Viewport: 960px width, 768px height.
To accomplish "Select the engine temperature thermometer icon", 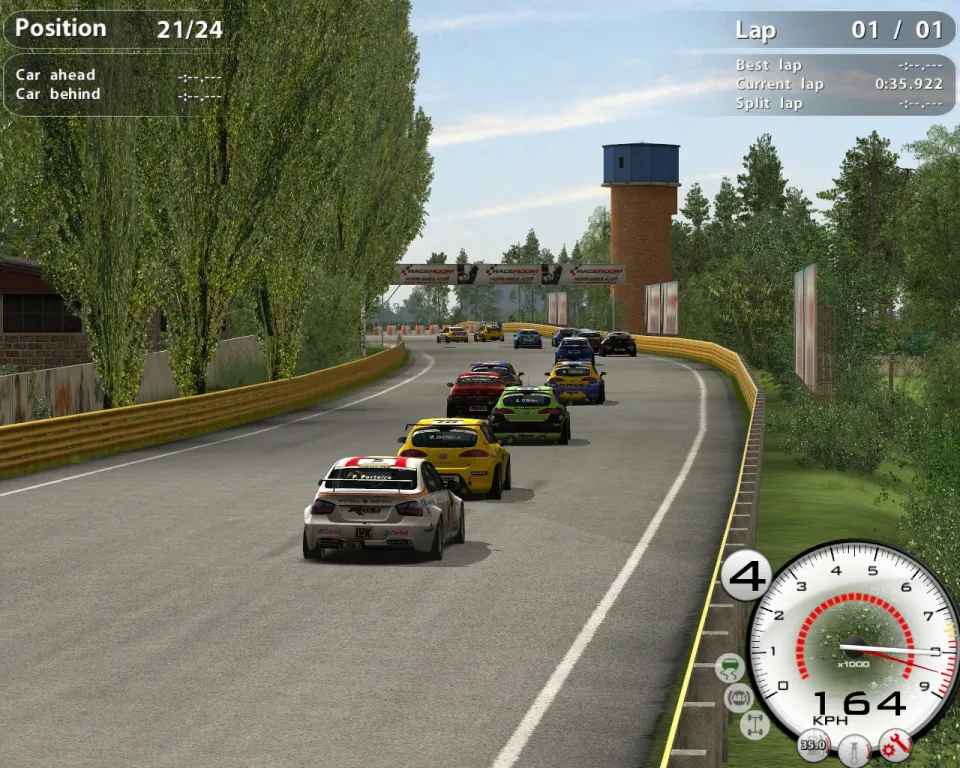I will pyautogui.click(x=855, y=748).
